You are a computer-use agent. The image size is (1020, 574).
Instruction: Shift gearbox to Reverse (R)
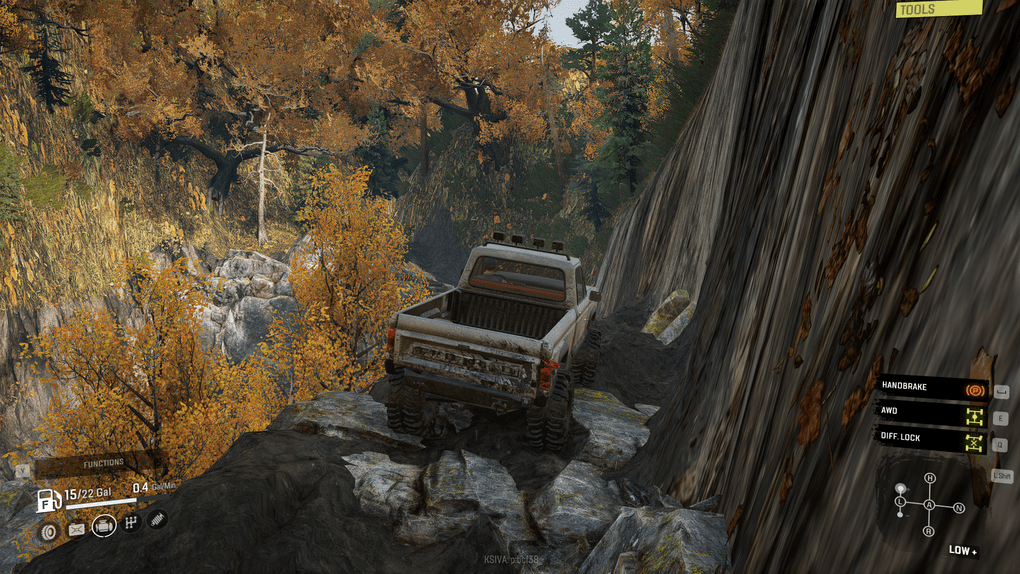click(x=929, y=532)
